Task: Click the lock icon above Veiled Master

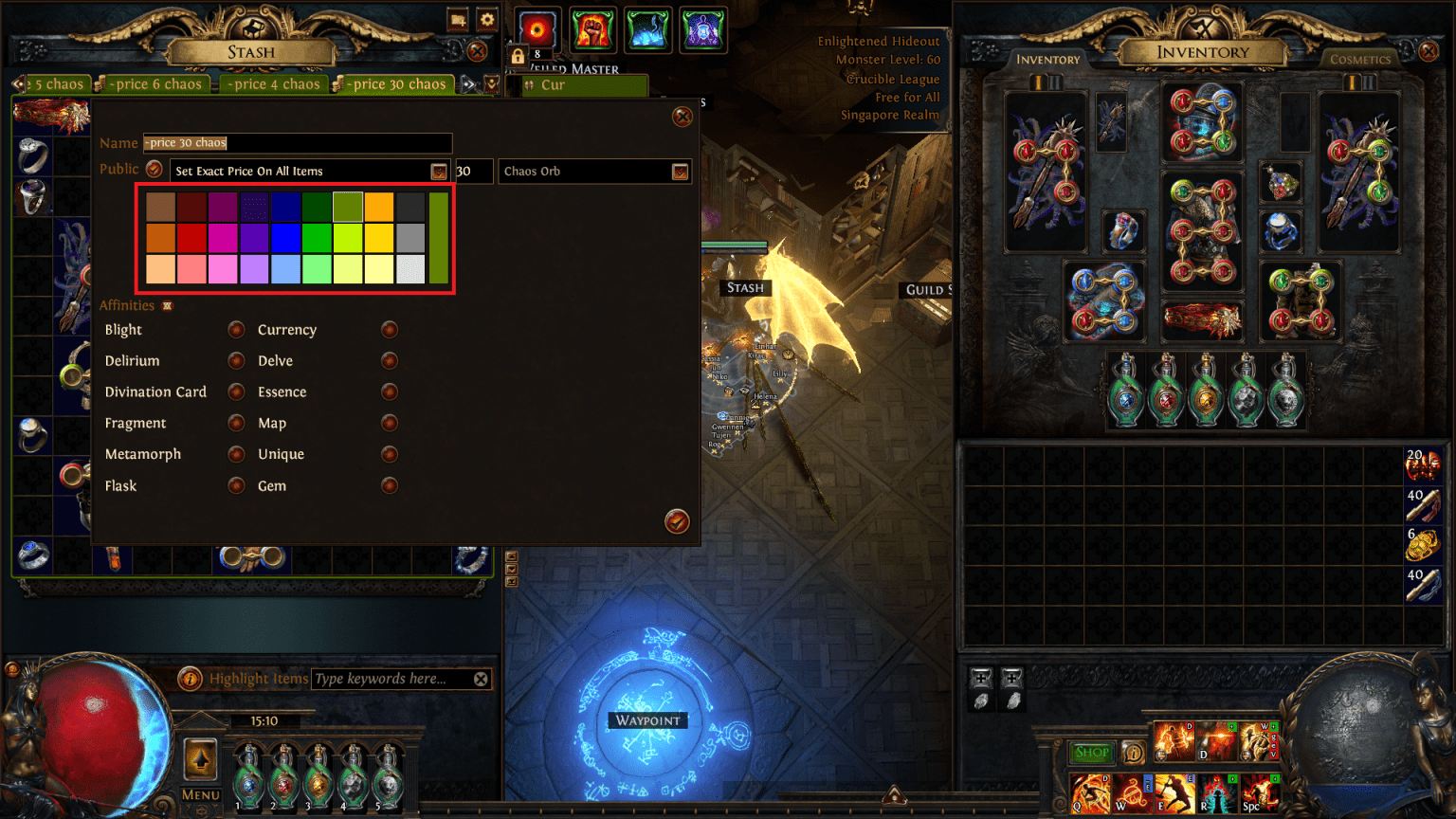Action: coord(517,55)
